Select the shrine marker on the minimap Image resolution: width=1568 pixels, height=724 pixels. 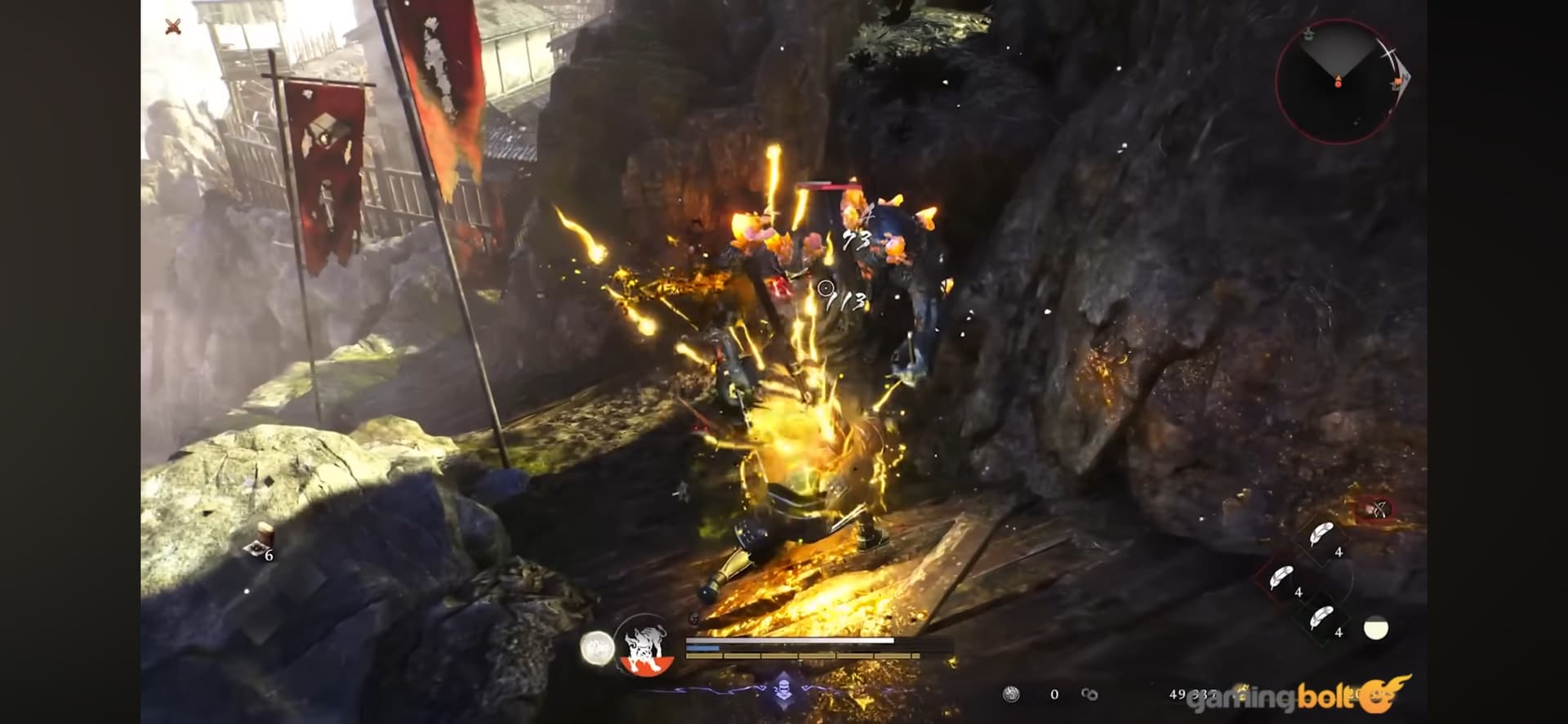tap(1307, 34)
